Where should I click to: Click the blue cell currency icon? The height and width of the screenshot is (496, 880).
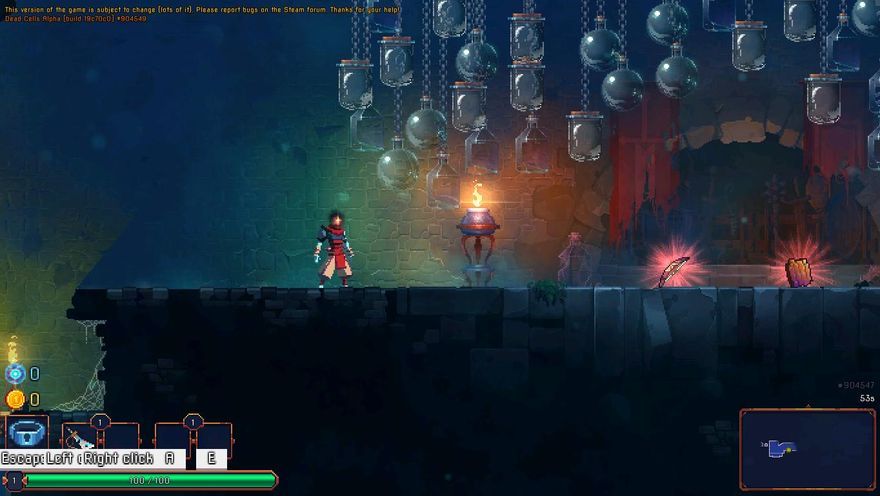pos(15,374)
